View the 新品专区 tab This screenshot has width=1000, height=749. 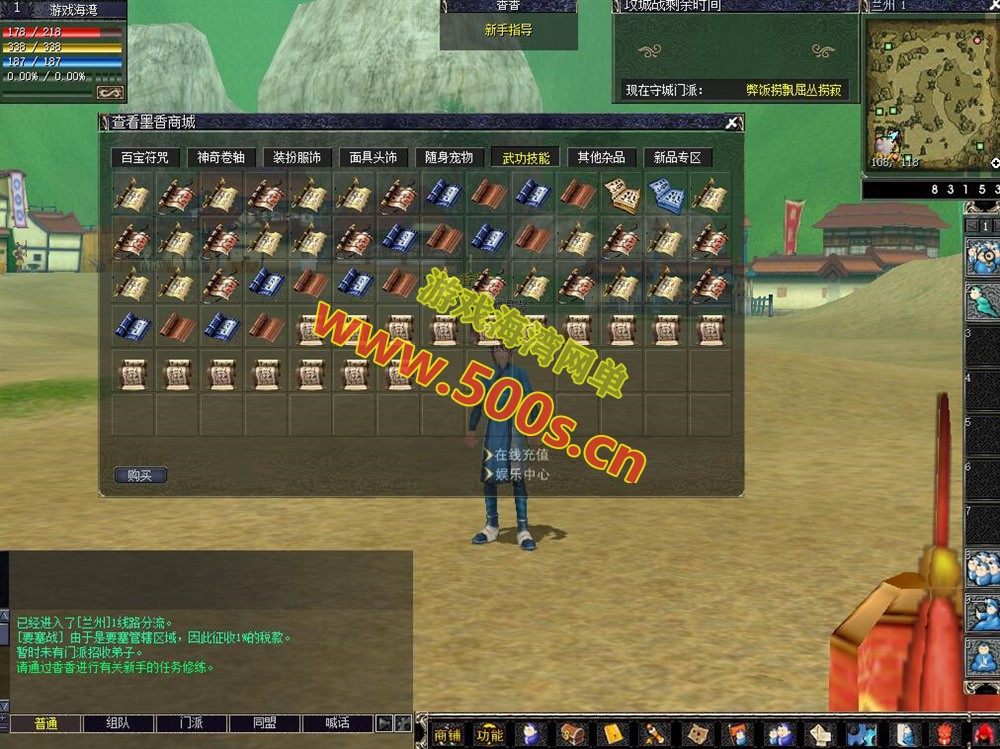[677, 157]
